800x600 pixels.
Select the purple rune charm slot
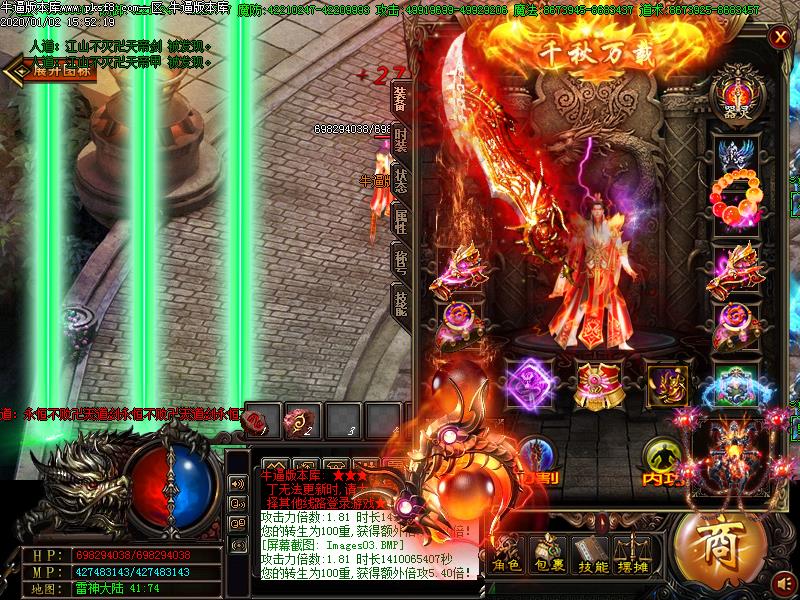[x=528, y=382]
